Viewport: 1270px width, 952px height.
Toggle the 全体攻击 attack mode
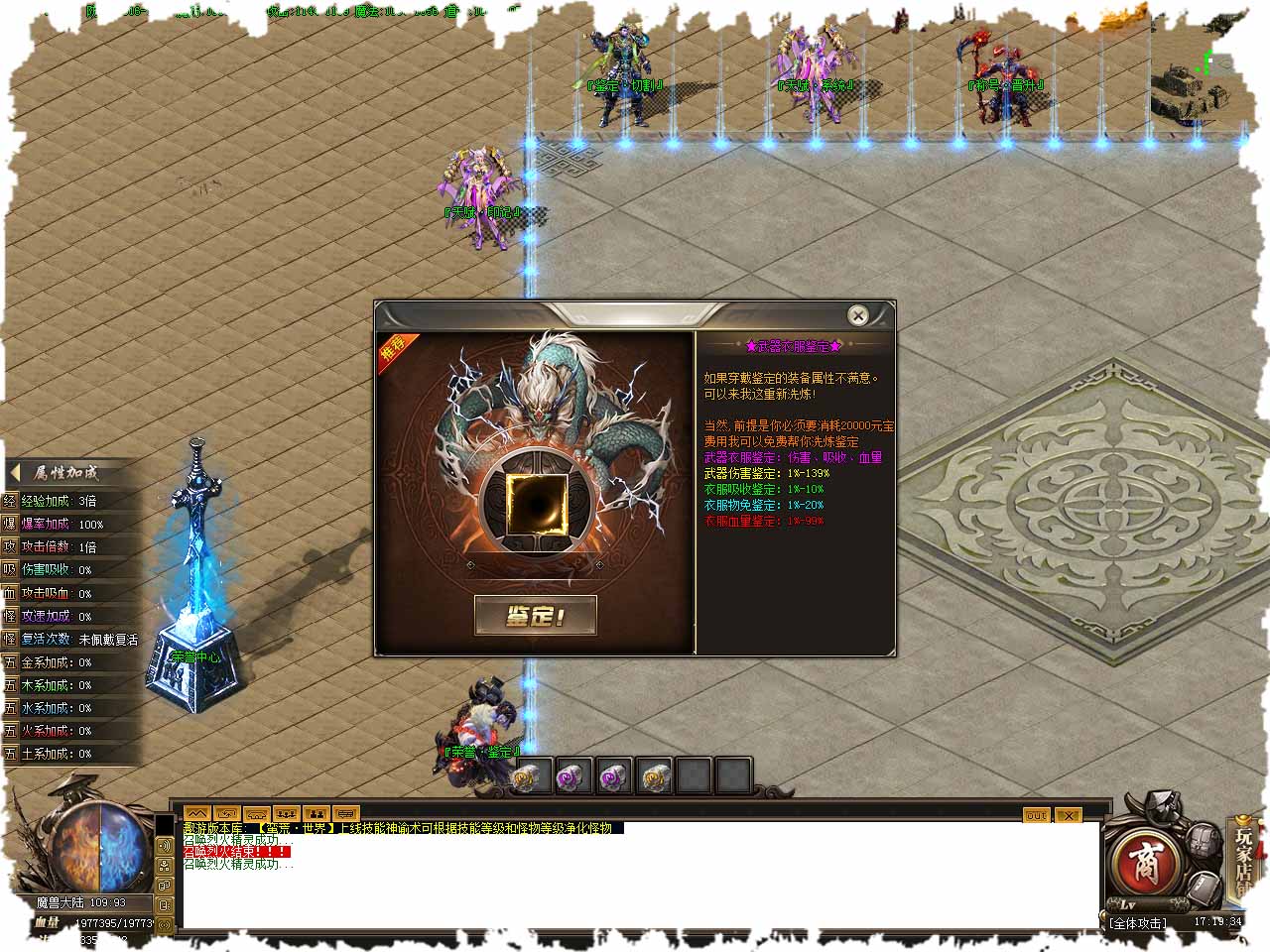(1138, 922)
